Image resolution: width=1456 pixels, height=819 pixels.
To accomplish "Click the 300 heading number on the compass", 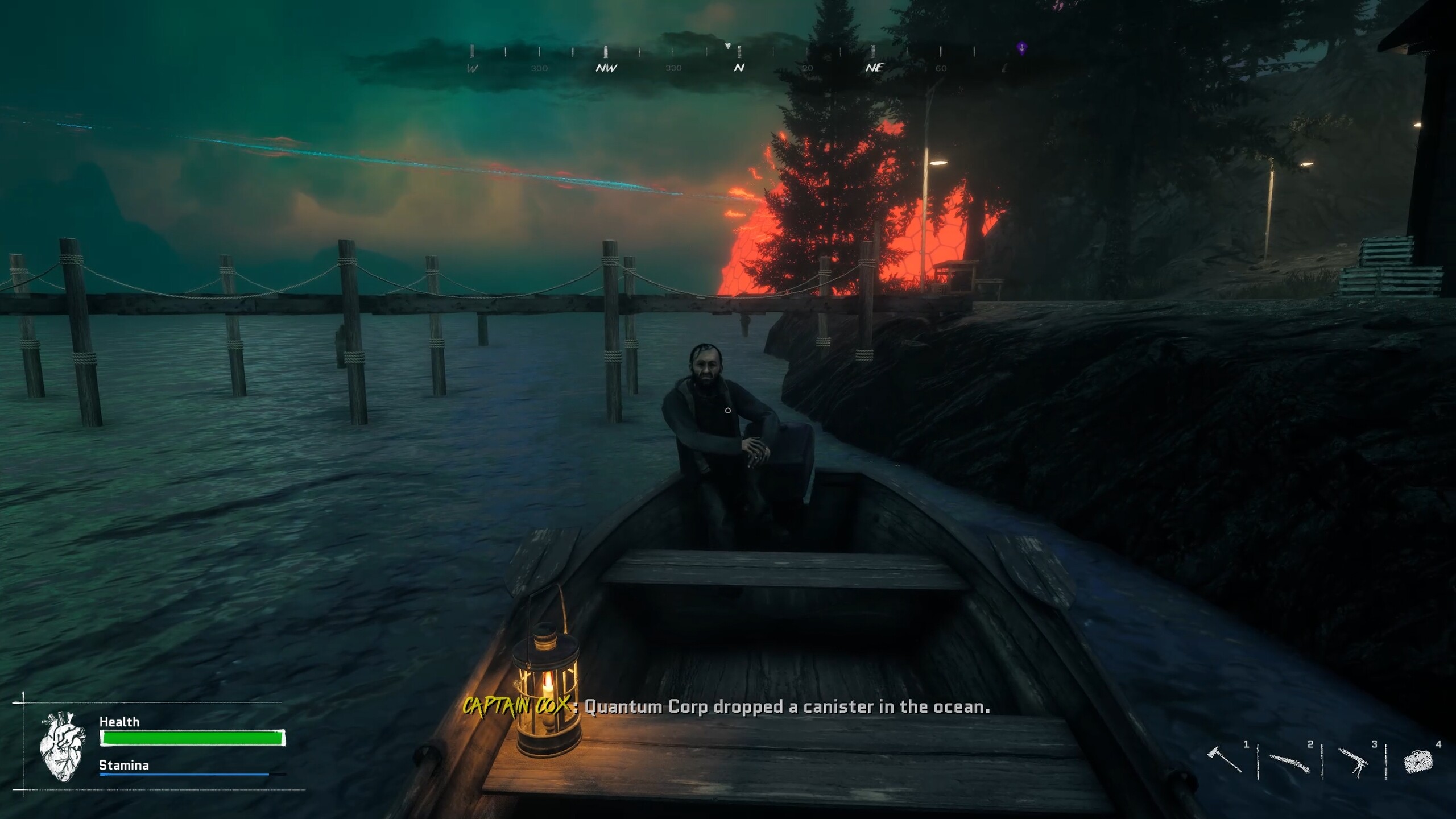I will click(539, 68).
